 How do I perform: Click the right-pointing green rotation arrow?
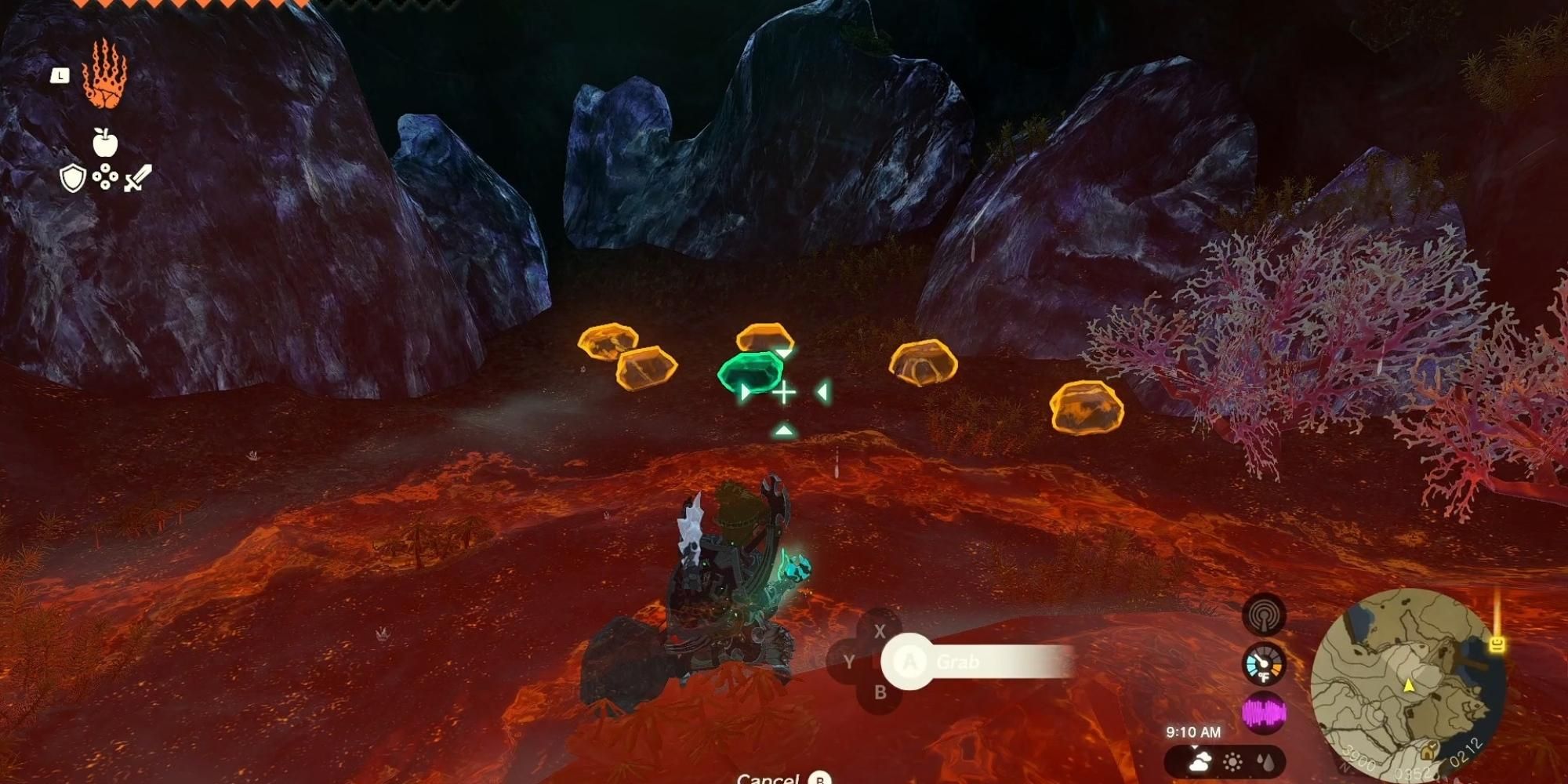[x=745, y=390]
